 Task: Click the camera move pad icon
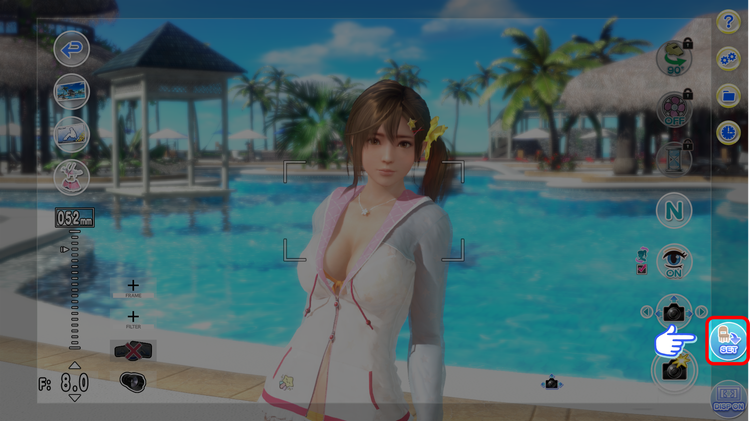point(674,312)
